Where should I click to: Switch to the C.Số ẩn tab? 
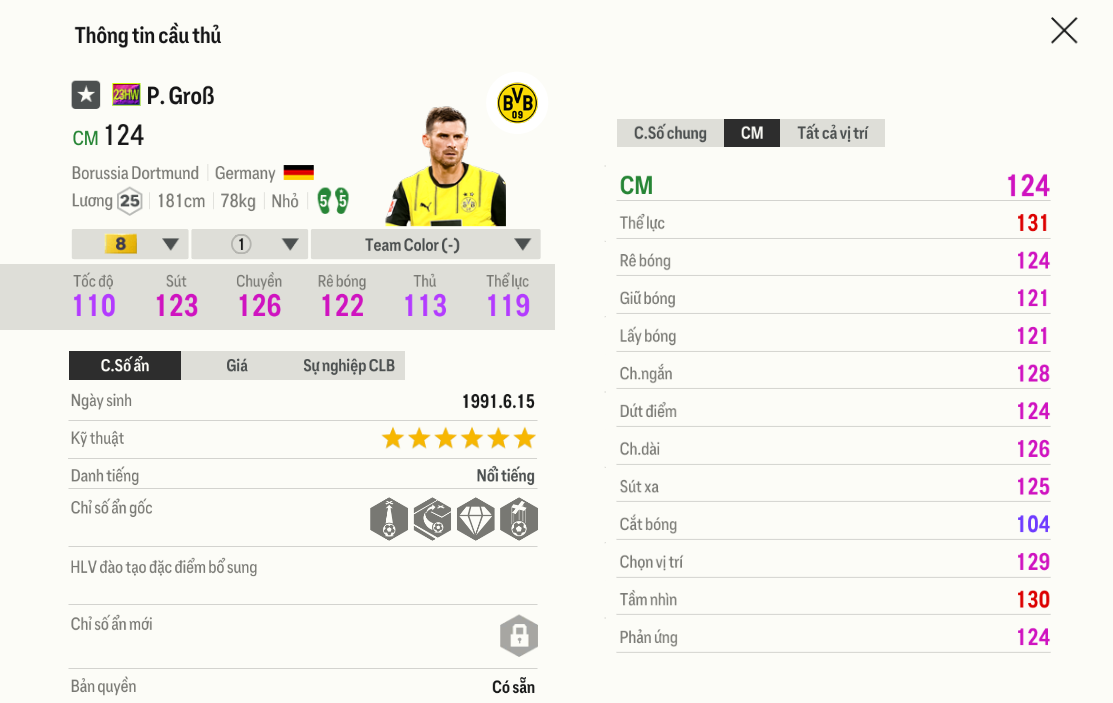(x=125, y=366)
